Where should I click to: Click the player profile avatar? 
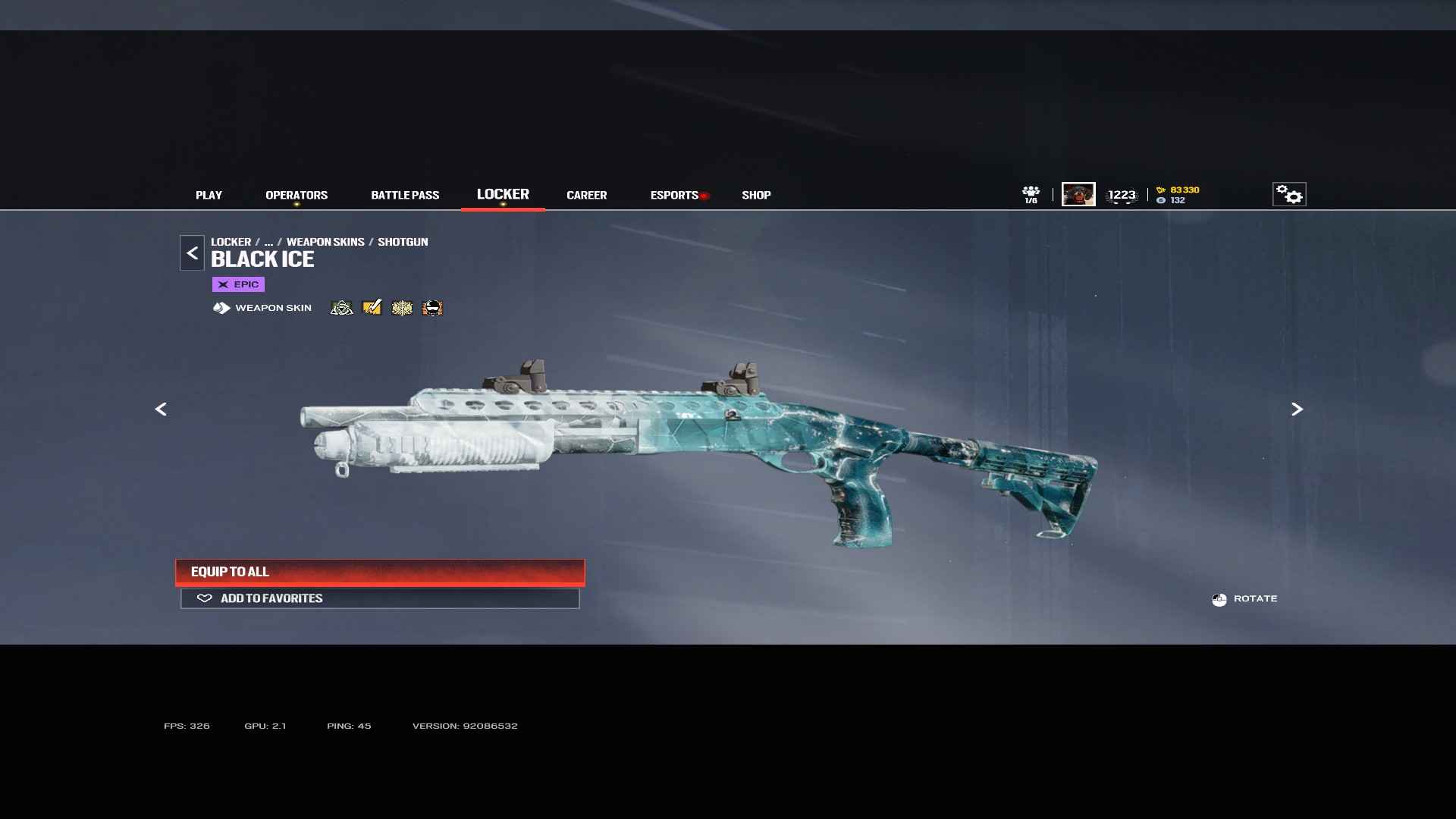1078,194
